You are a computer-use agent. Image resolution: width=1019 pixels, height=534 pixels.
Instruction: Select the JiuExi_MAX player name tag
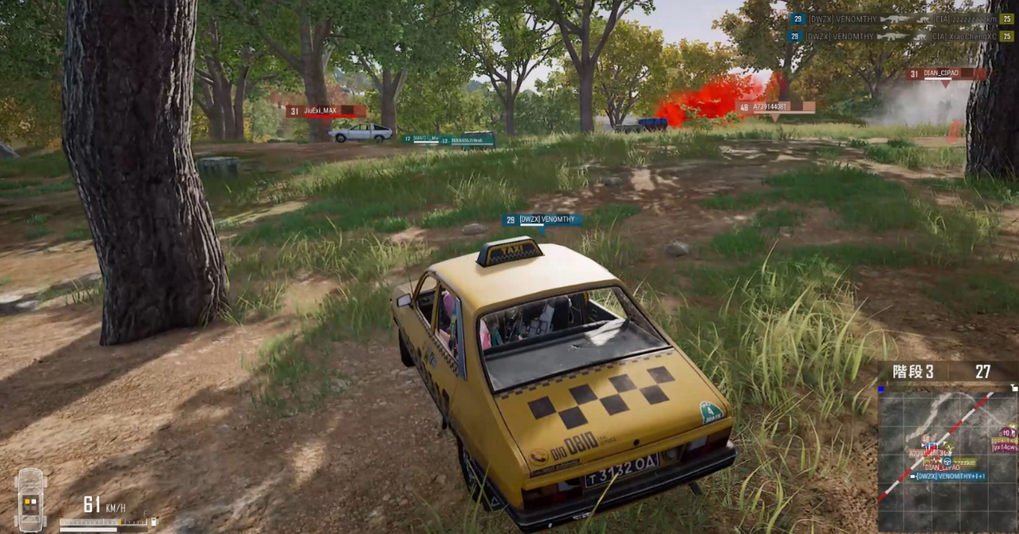tap(324, 111)
